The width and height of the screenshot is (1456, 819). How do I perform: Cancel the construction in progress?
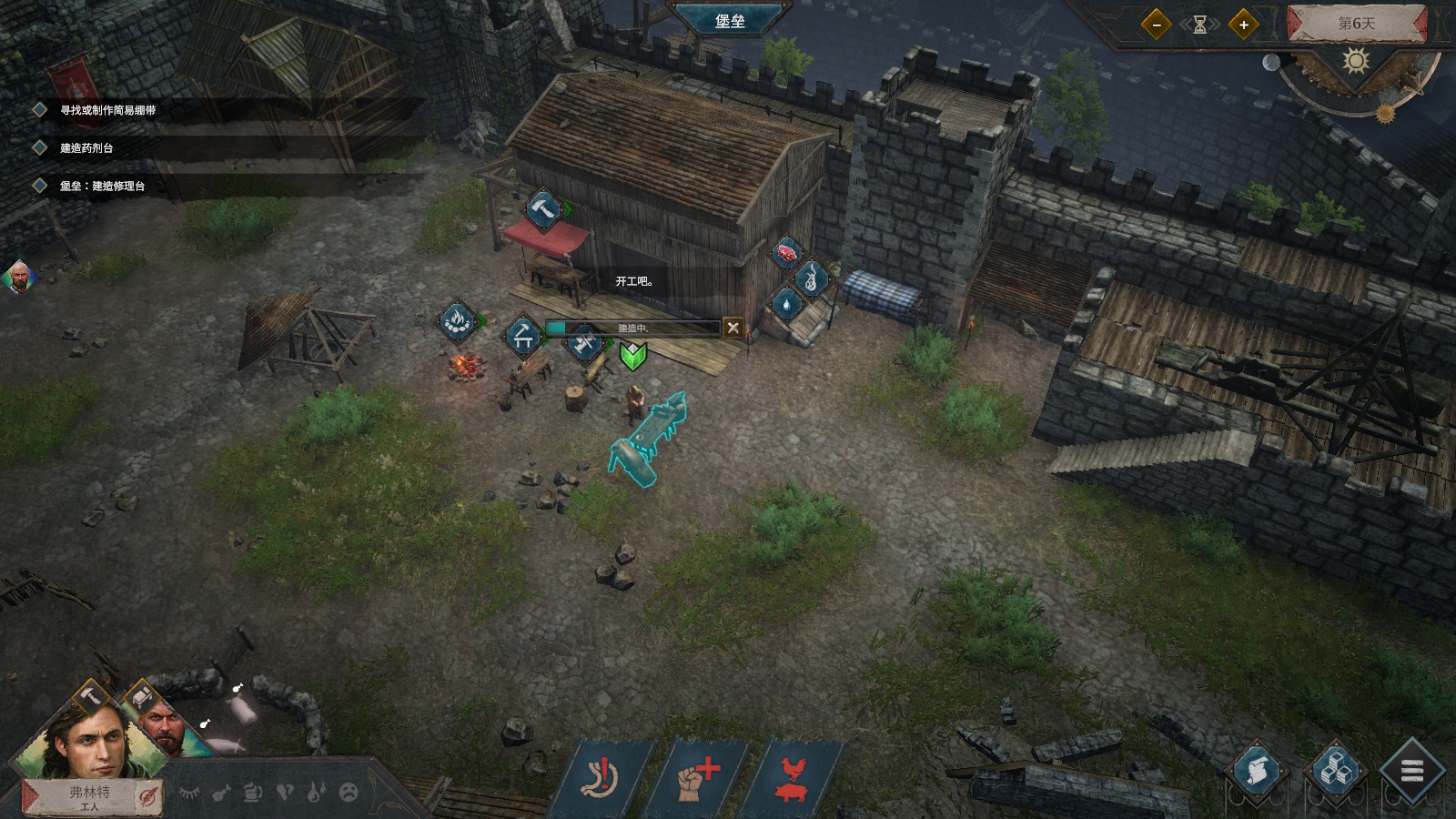click(x=733, y=328)
